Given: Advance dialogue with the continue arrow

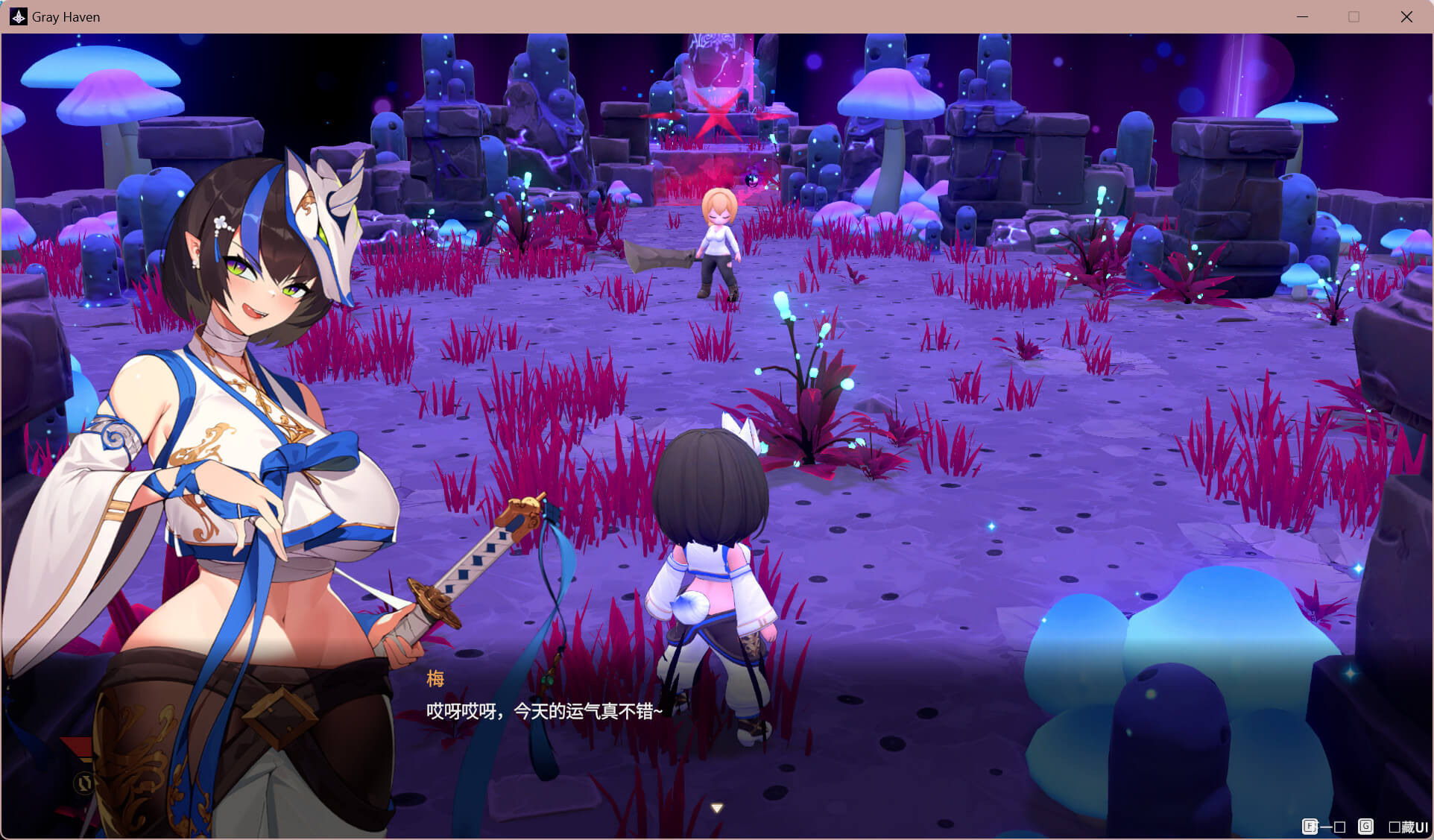Looking at the screenshot, I should 716,808.
